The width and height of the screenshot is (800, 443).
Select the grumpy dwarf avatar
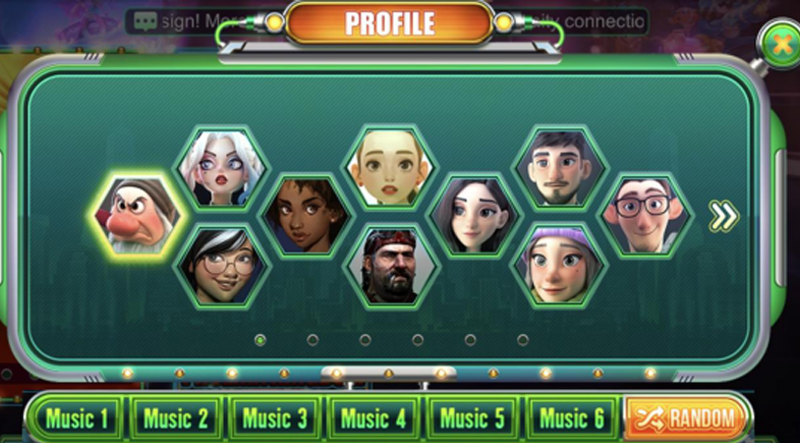point(136,215)
